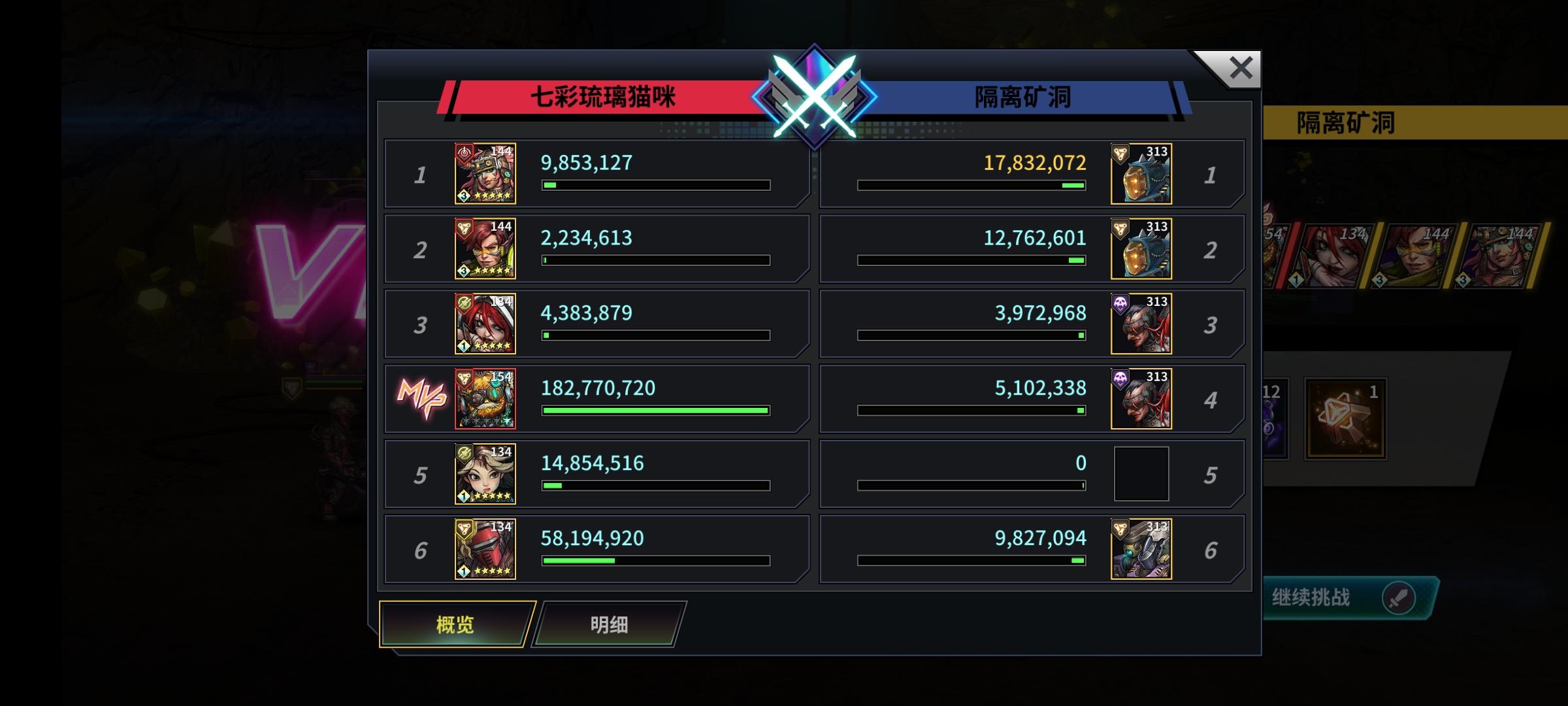The height and width of the screenshot is (706, 1568).
Task: Click the rank 1 blue team mech portrait
Action: [1141, 173]
